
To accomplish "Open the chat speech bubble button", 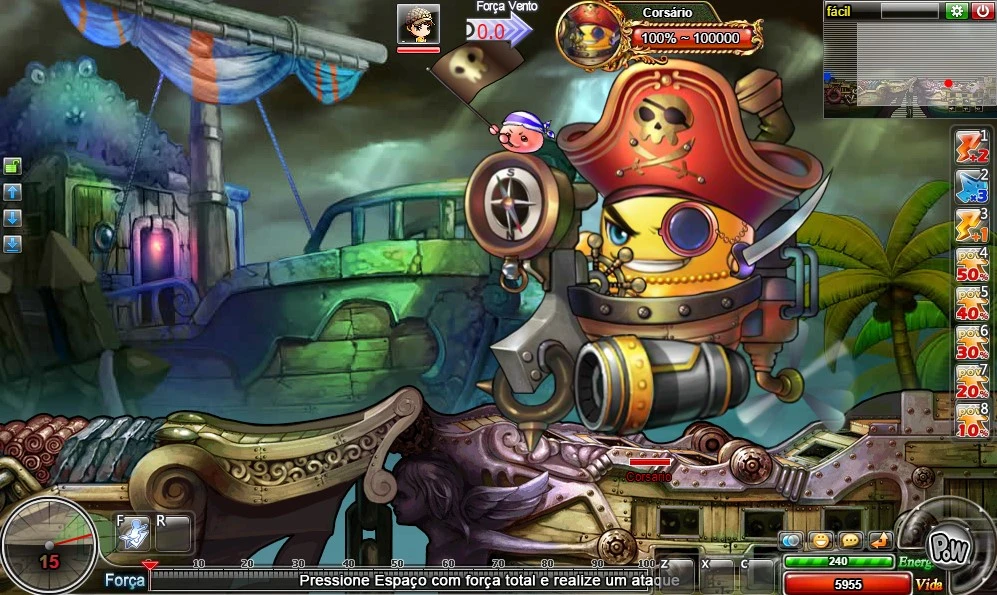I will [851, 541].
